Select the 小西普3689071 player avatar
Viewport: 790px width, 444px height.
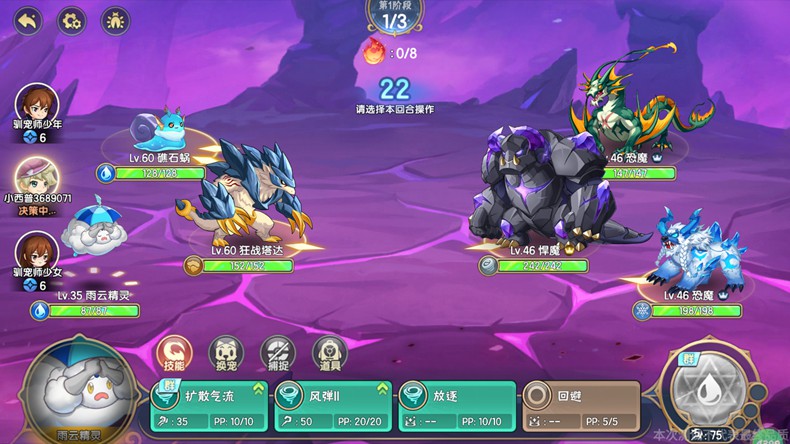click(x=36, y=178)
